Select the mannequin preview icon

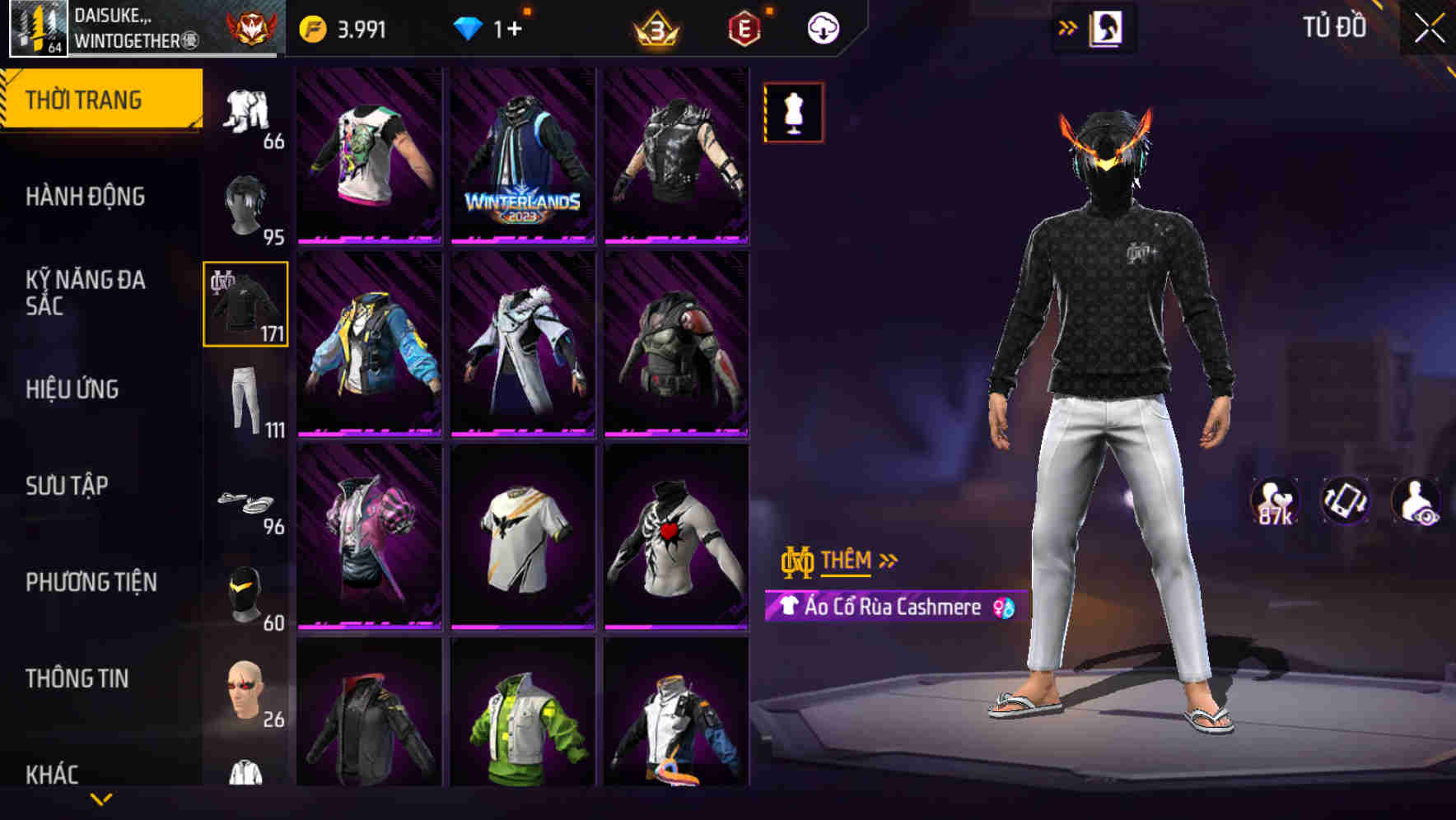(793, 113)
